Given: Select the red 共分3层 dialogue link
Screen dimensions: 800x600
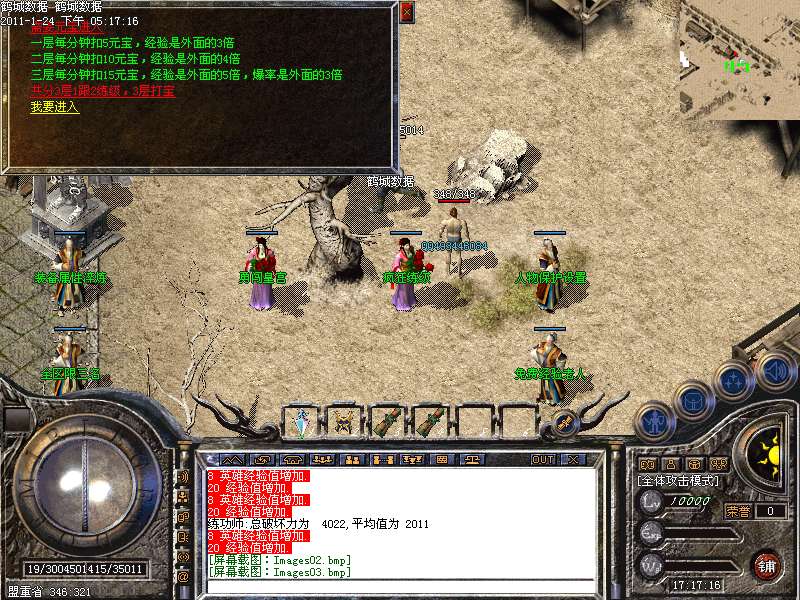Looking at the screenshot, I should click(x=103, y=90).
